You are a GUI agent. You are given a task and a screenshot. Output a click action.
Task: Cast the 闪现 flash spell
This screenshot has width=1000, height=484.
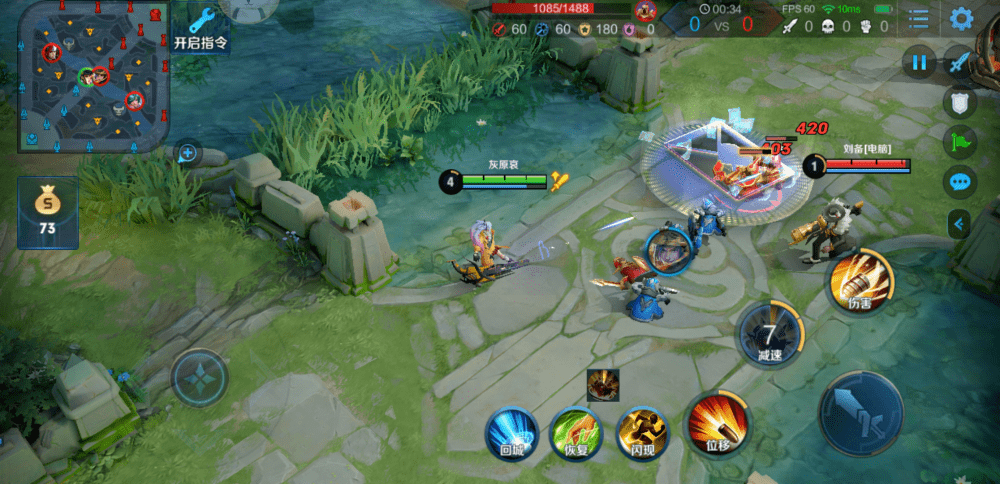[x=642, y=433]
